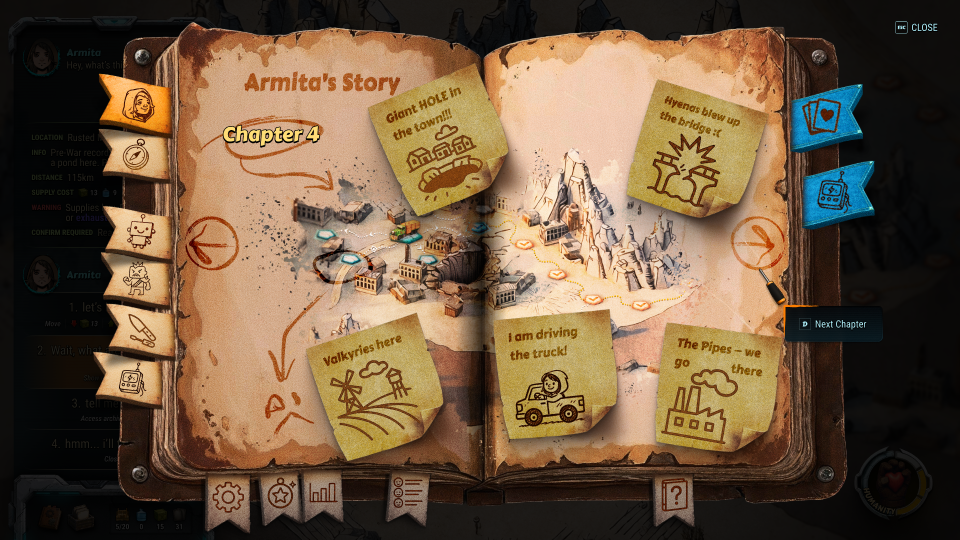Go back to the previous chapter arrow
Viewport: 960px width, 540px height.
coord(211,243)
